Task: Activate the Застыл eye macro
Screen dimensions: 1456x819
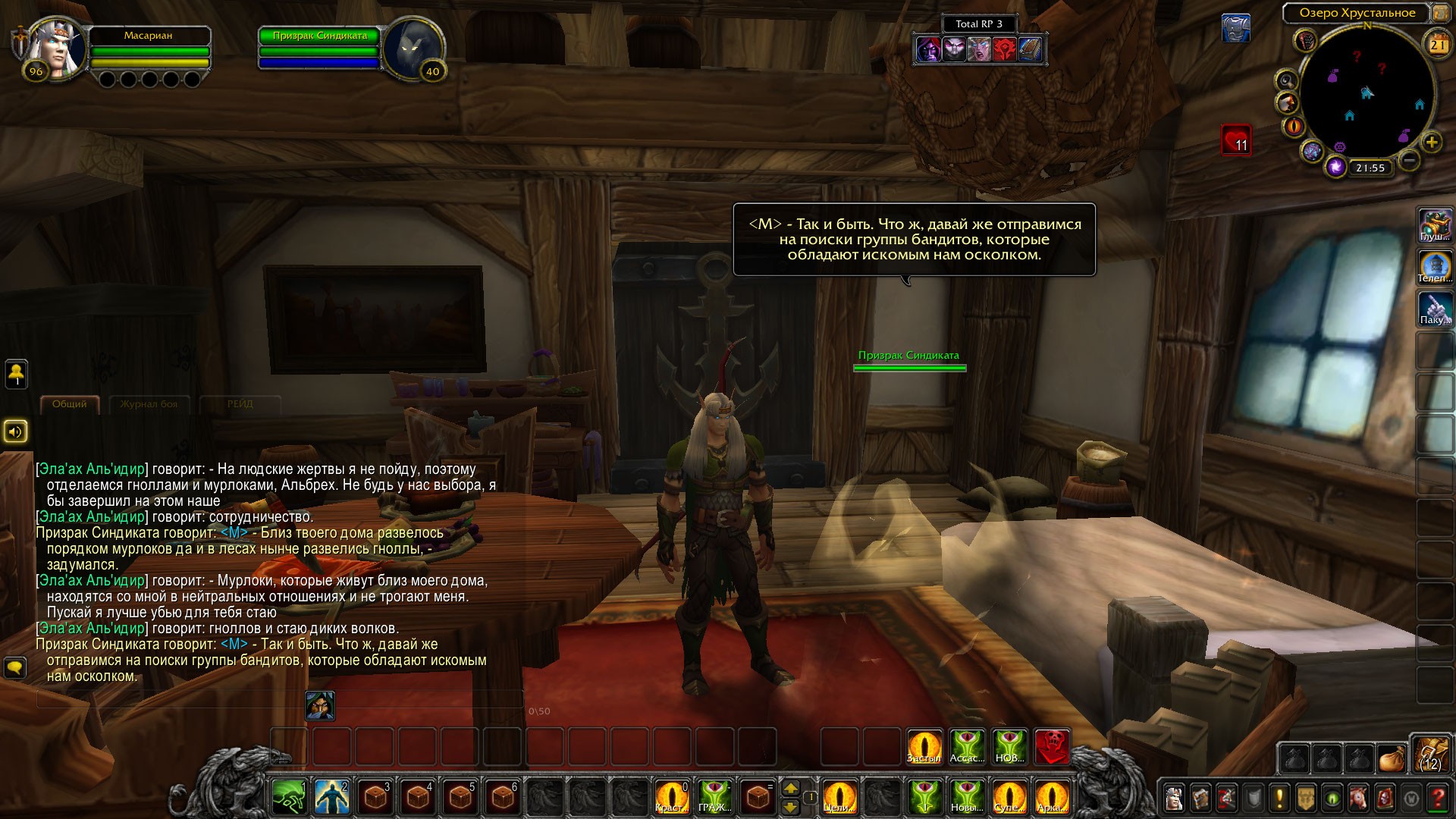Action: click(924, 747)
